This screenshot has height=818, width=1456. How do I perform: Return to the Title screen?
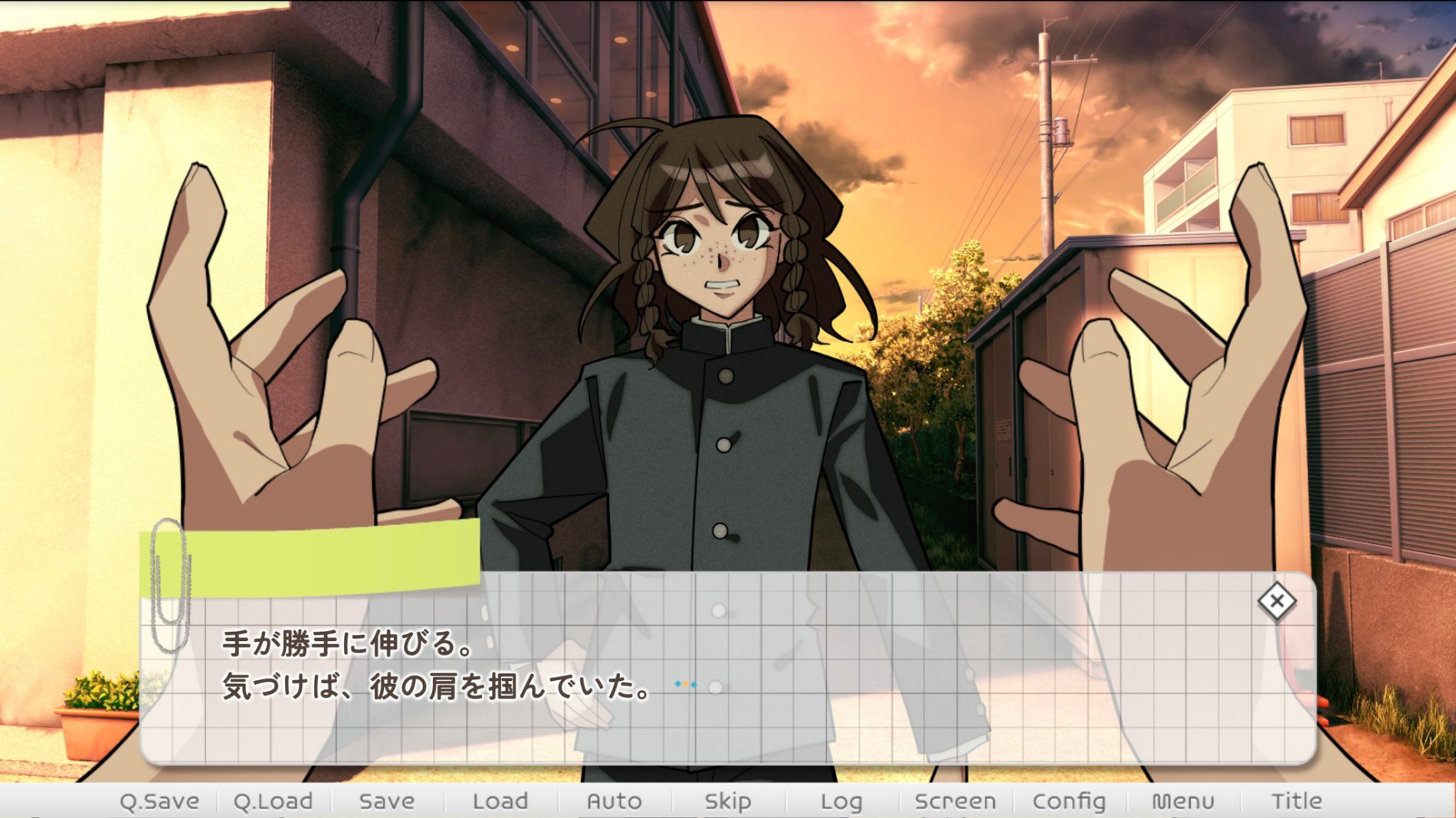coord(1296,801)
